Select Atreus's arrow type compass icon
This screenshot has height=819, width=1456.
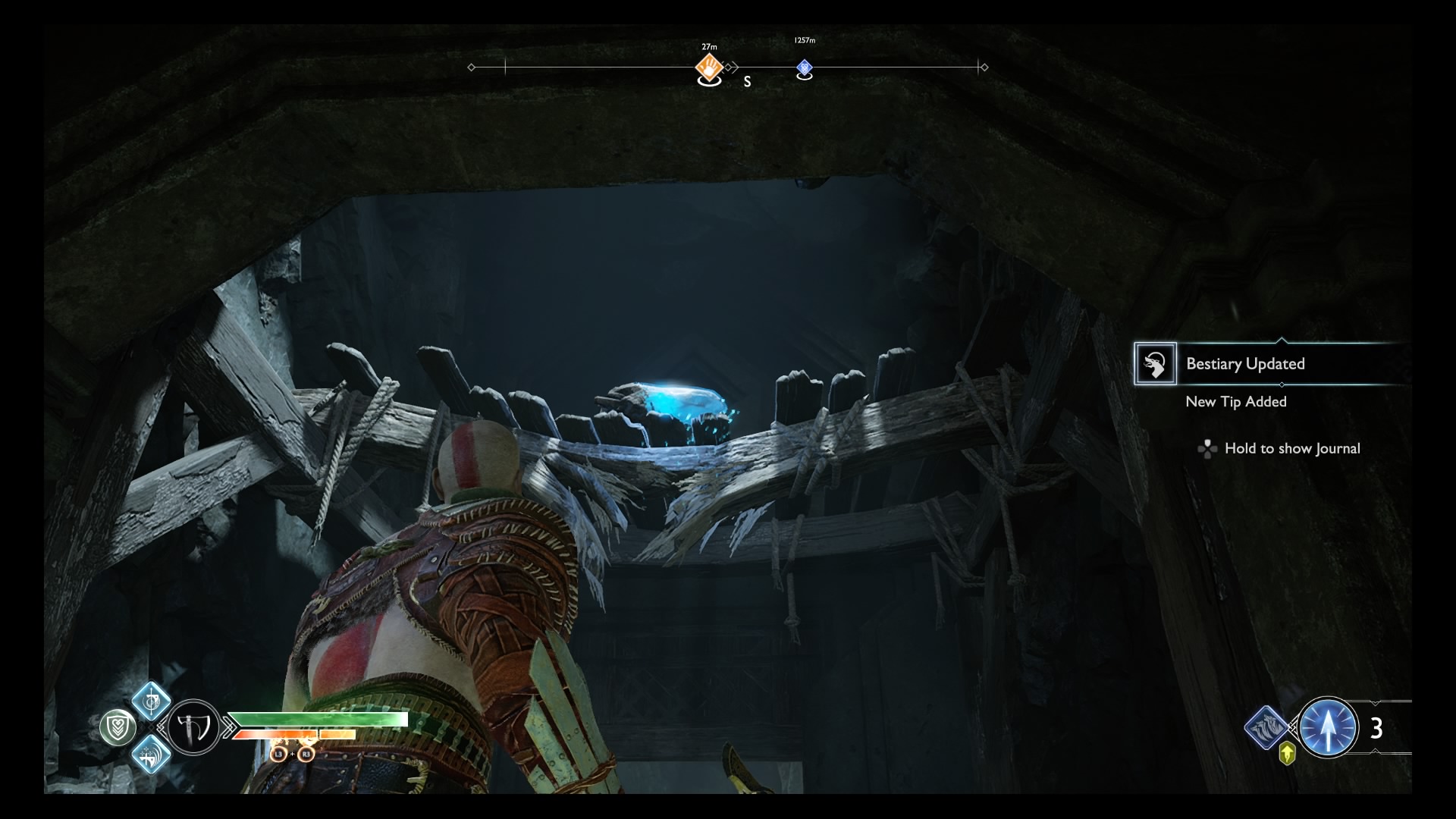coord(1329,727)
